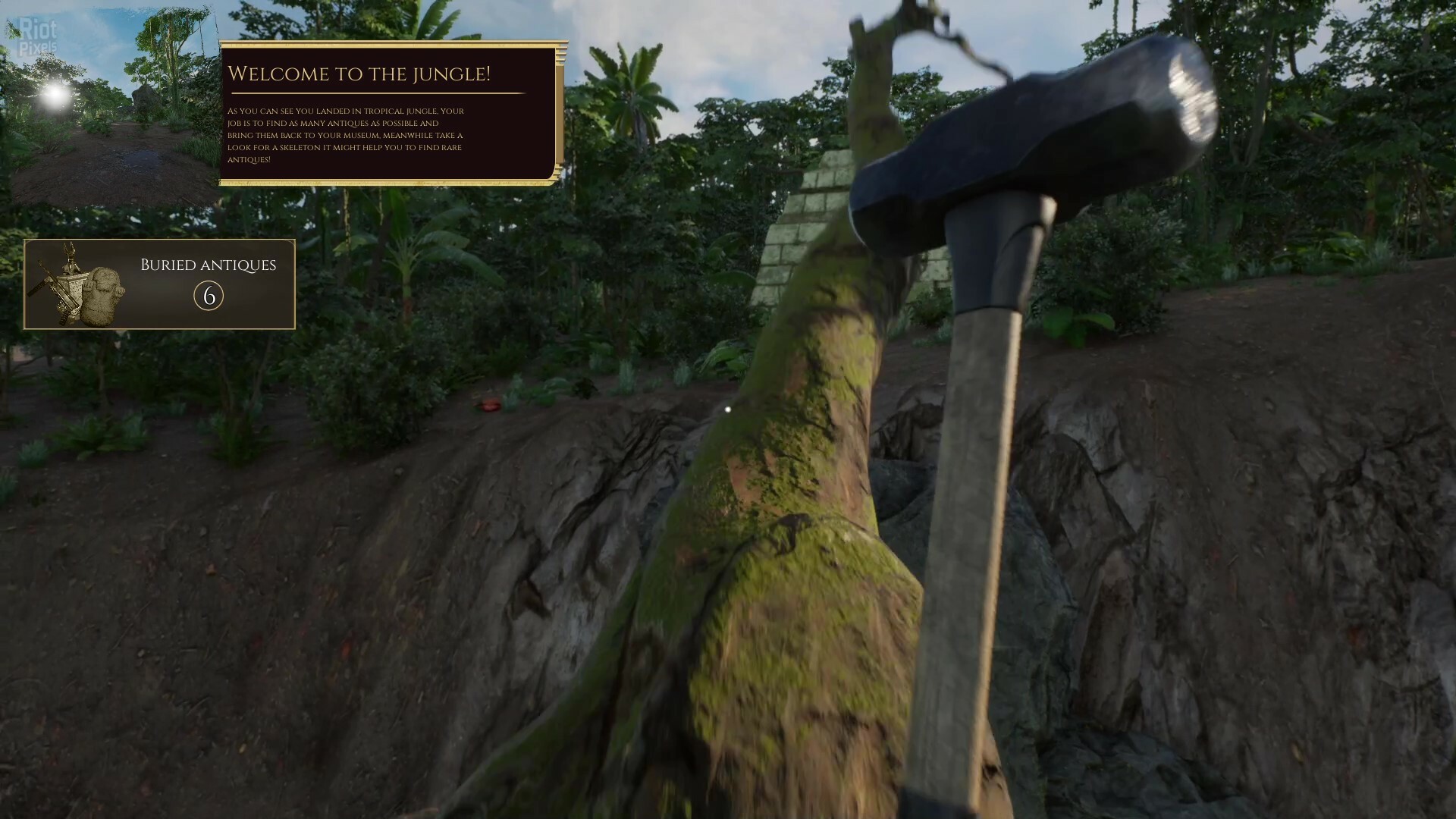Select the Buried Antiques objective tracker

point(159,284)
